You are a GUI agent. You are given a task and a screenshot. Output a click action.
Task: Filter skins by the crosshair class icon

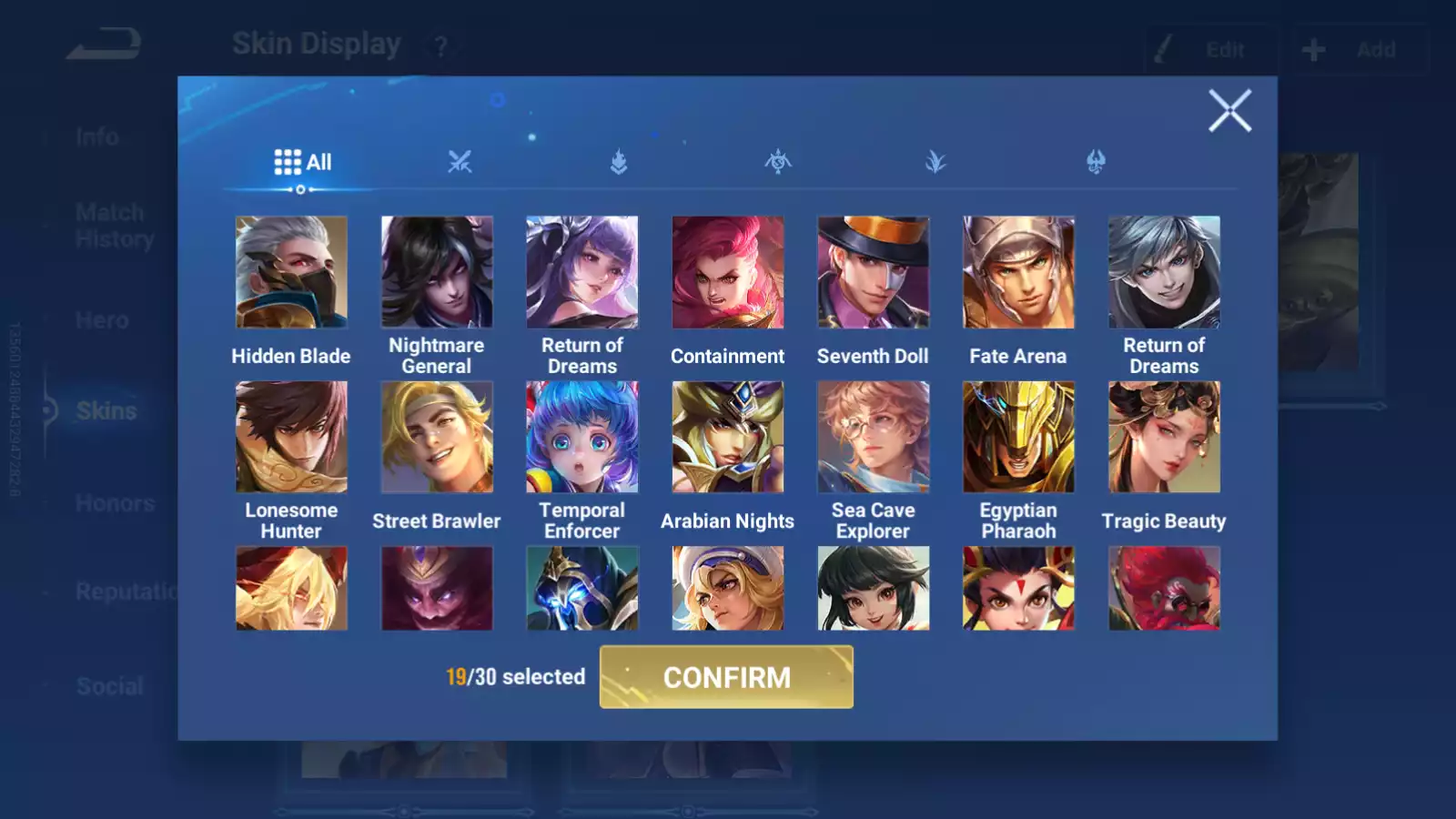tap(778, 163)
